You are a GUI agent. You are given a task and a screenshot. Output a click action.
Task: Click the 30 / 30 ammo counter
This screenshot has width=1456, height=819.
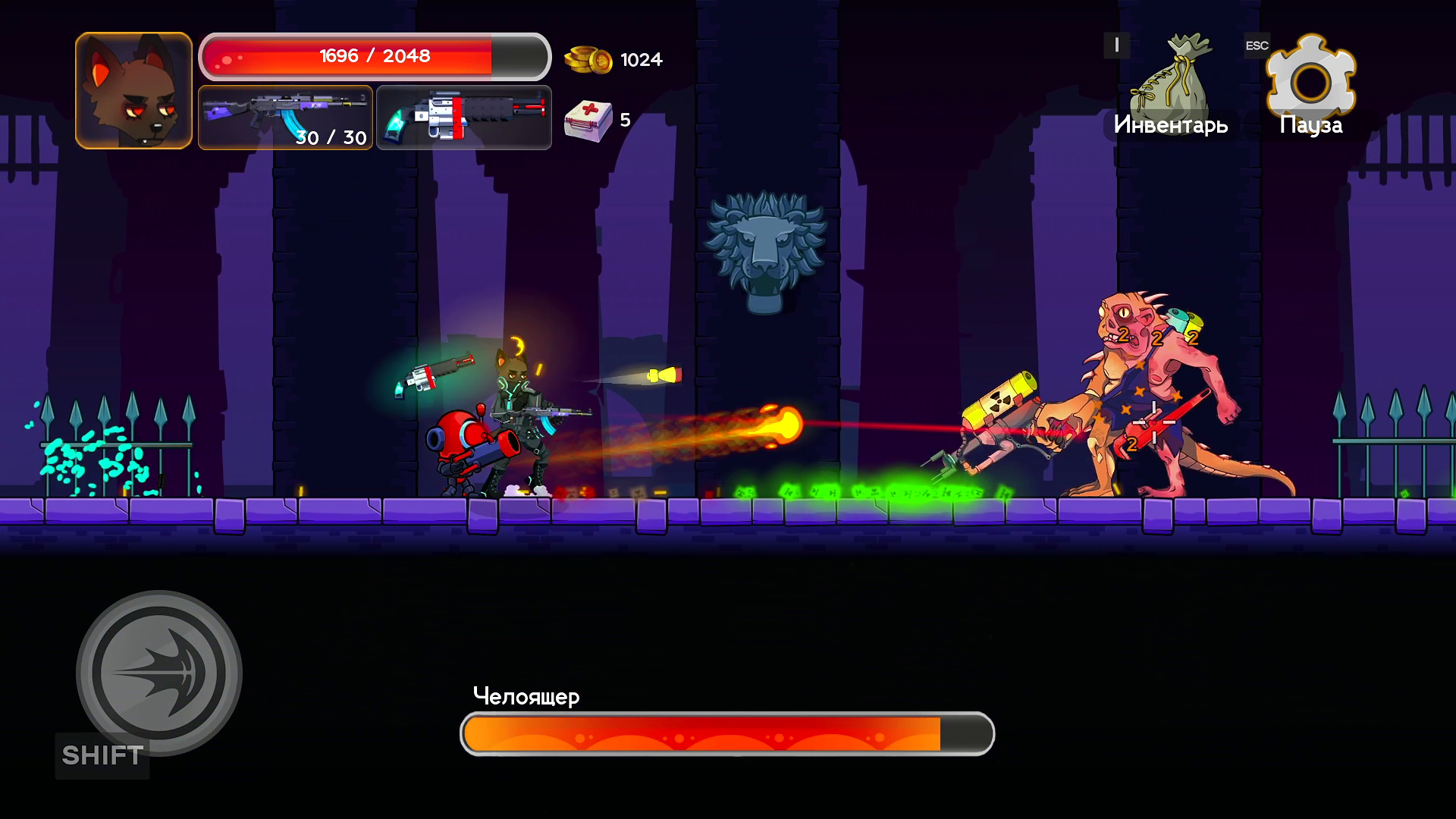pyautogui.click(x=331, y=139)
